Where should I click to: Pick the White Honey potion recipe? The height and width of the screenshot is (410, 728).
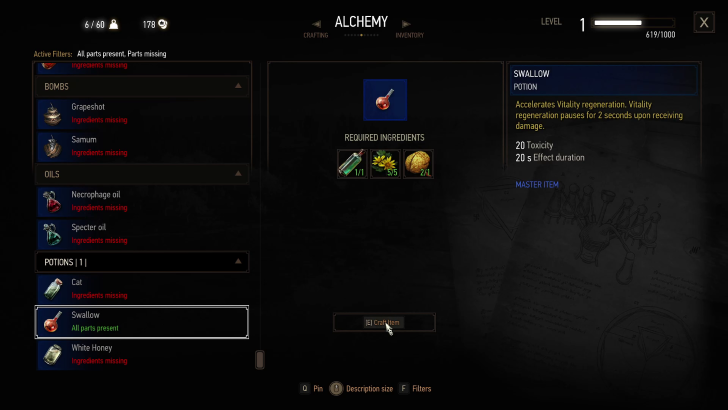point(141,354)
